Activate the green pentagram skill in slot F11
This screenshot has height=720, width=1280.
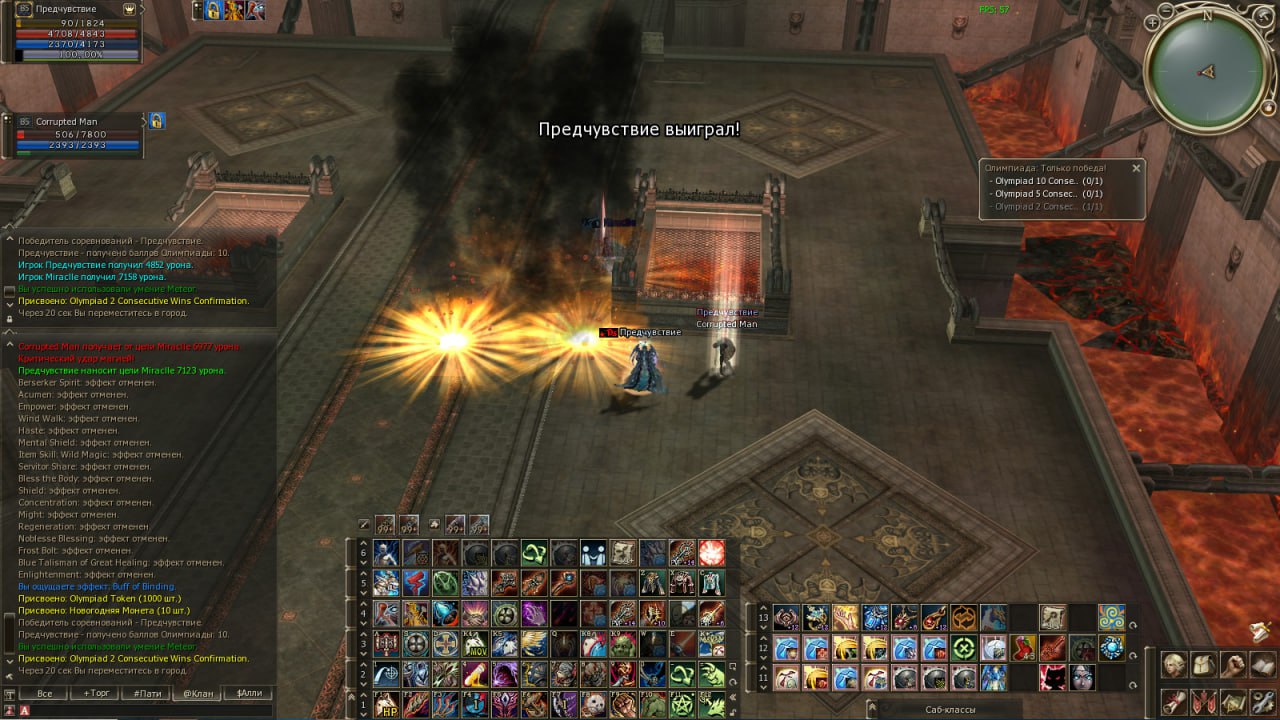[684, 705]
